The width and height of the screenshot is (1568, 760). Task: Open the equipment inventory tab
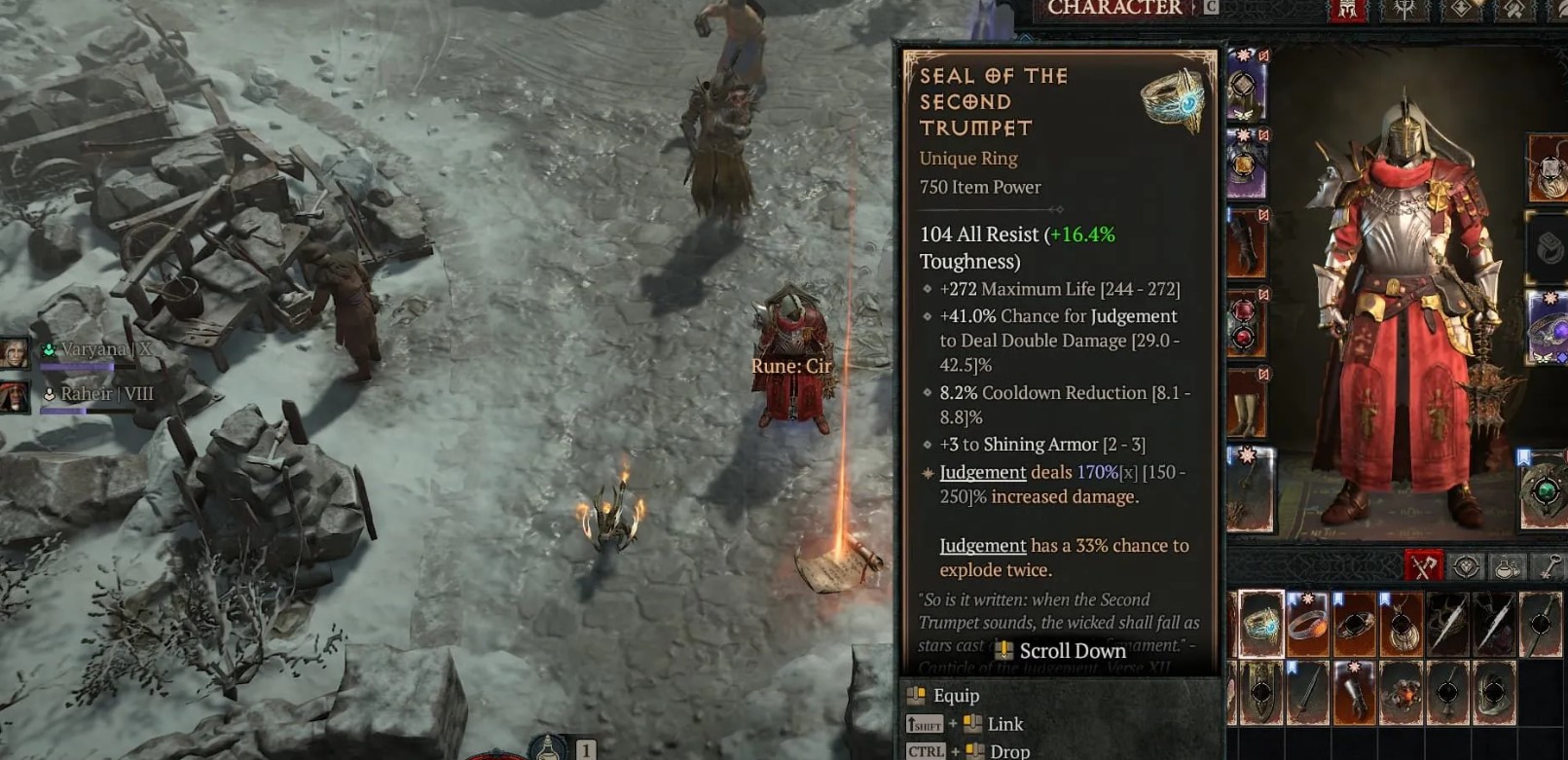(1424, 566)
